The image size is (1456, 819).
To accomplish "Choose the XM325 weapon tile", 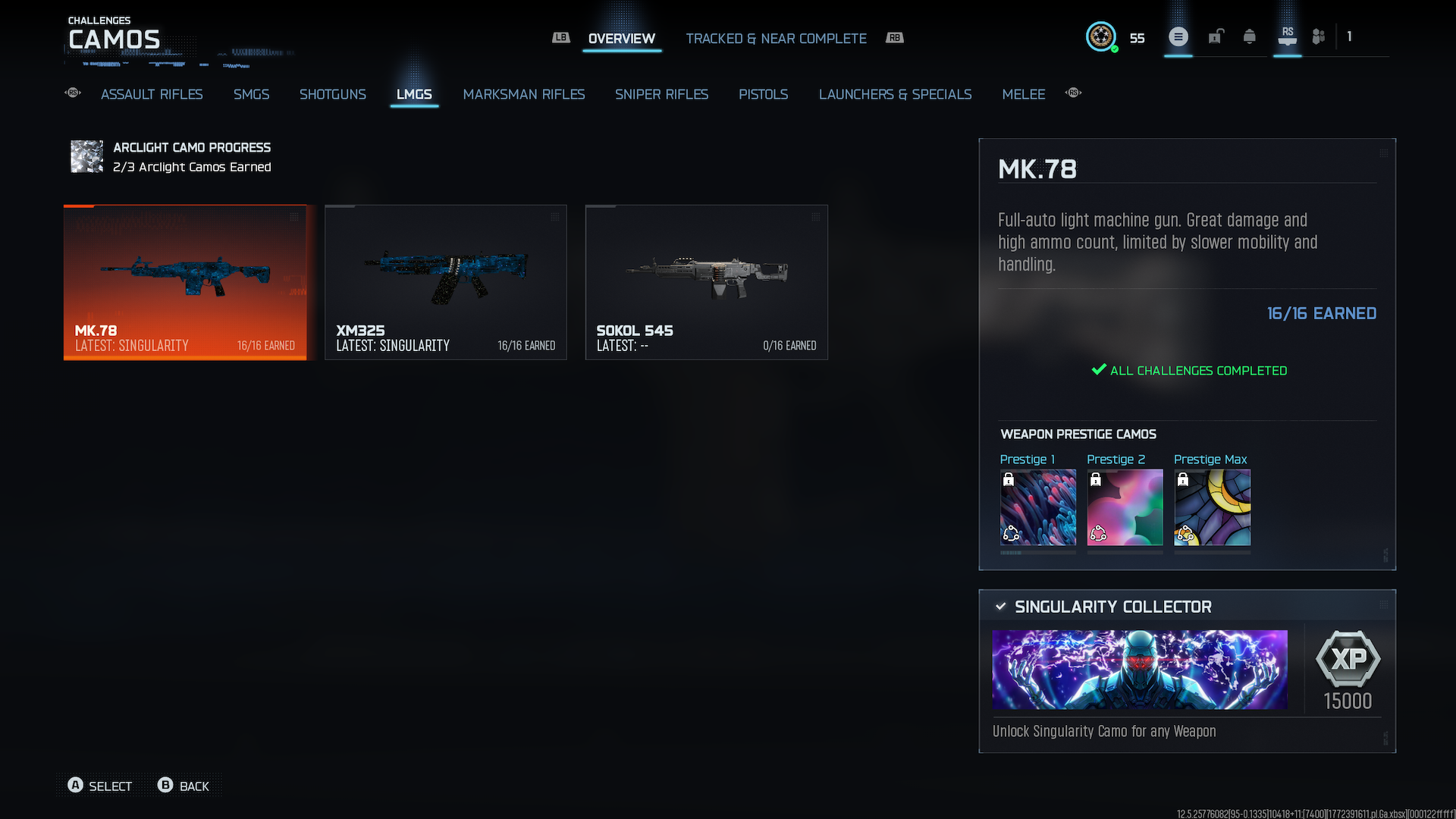I will pyautogui.click(x=446, y=282).
